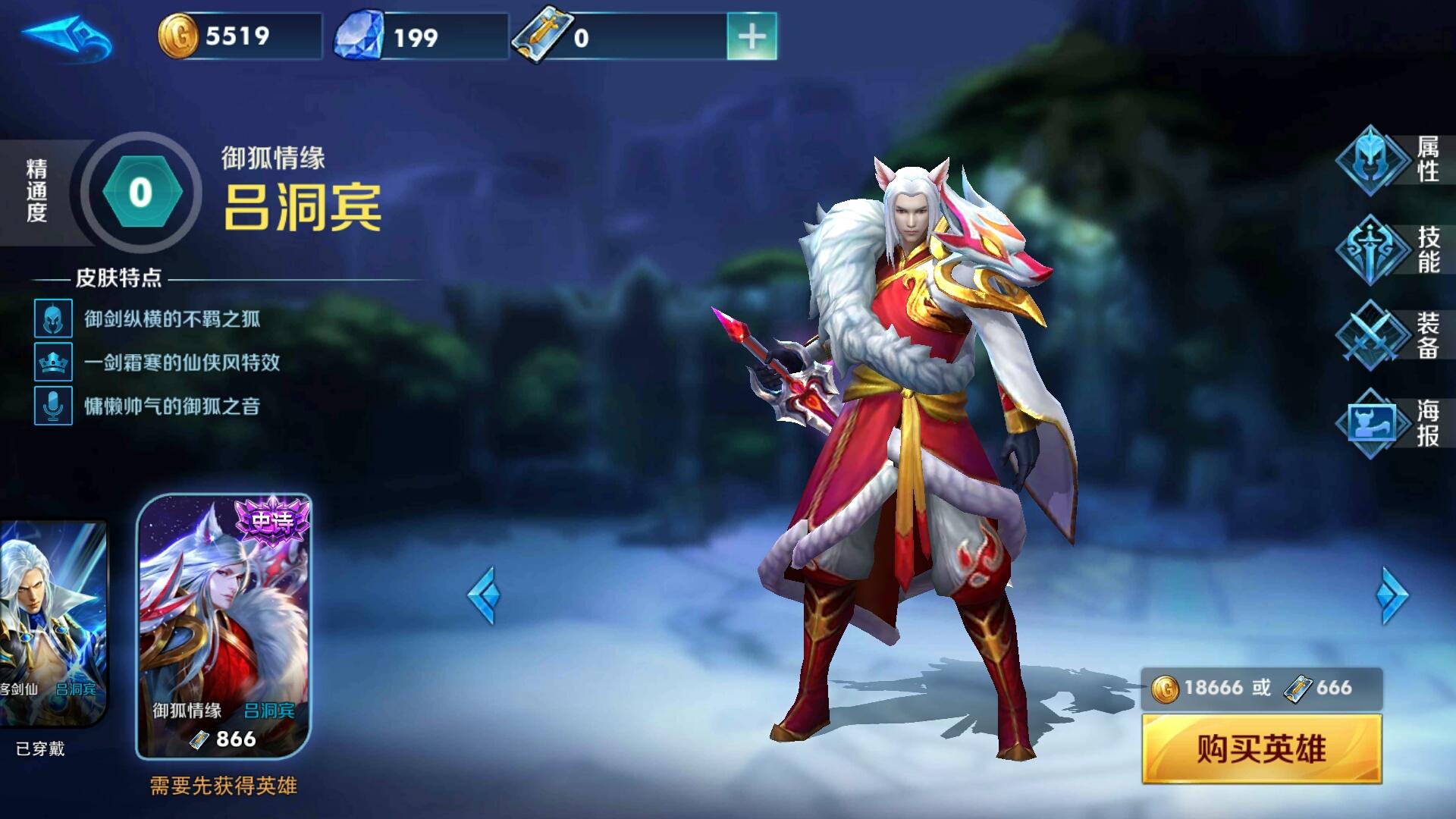Click the plus button to add currency
This screenshot has height=819, width=1456.
click(752, 34)
